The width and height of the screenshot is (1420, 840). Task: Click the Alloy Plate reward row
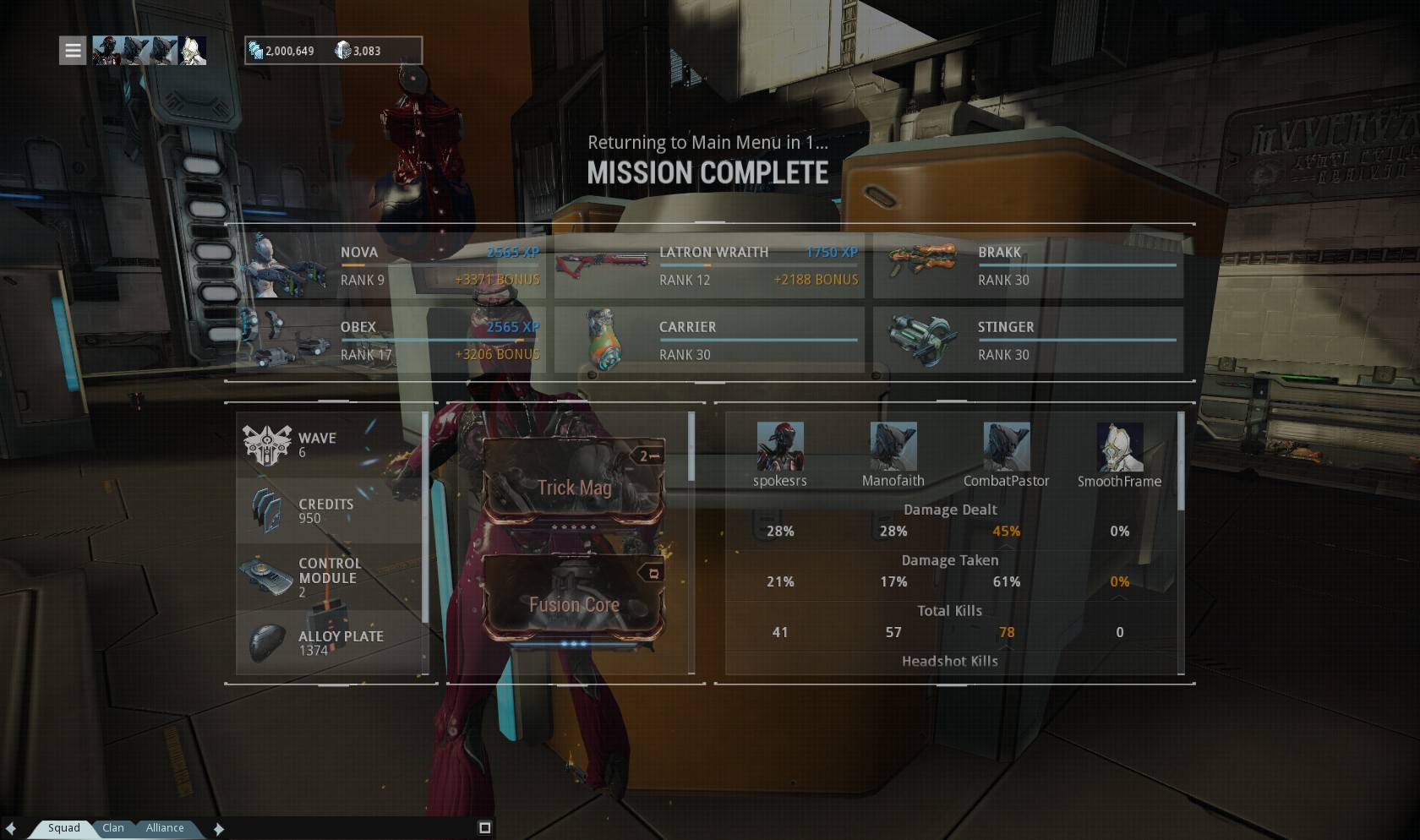tap(330, 642)
